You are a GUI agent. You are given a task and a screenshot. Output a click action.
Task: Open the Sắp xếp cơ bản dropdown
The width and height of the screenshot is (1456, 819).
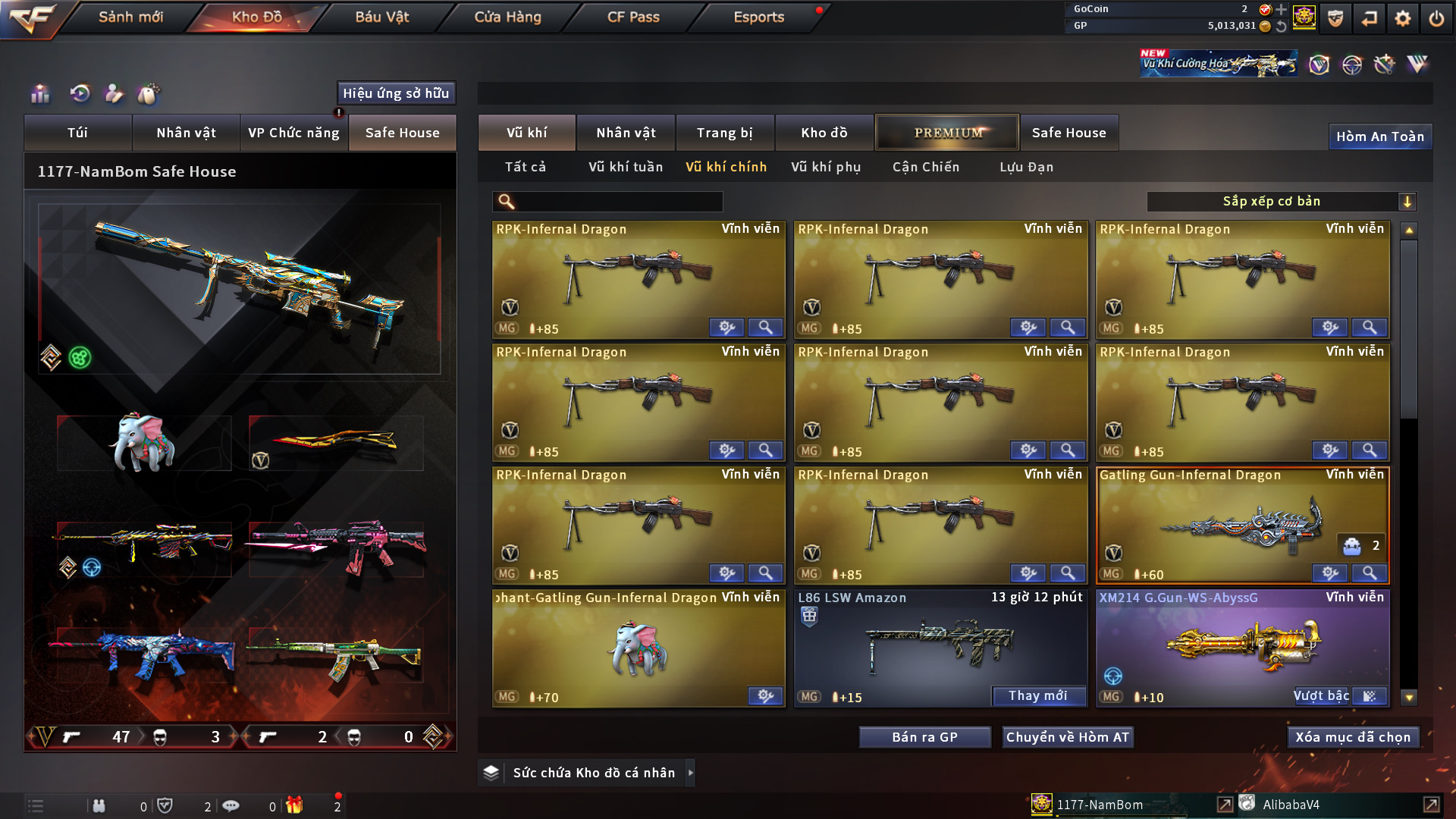pyautogui.click(x=1281, y=202)
